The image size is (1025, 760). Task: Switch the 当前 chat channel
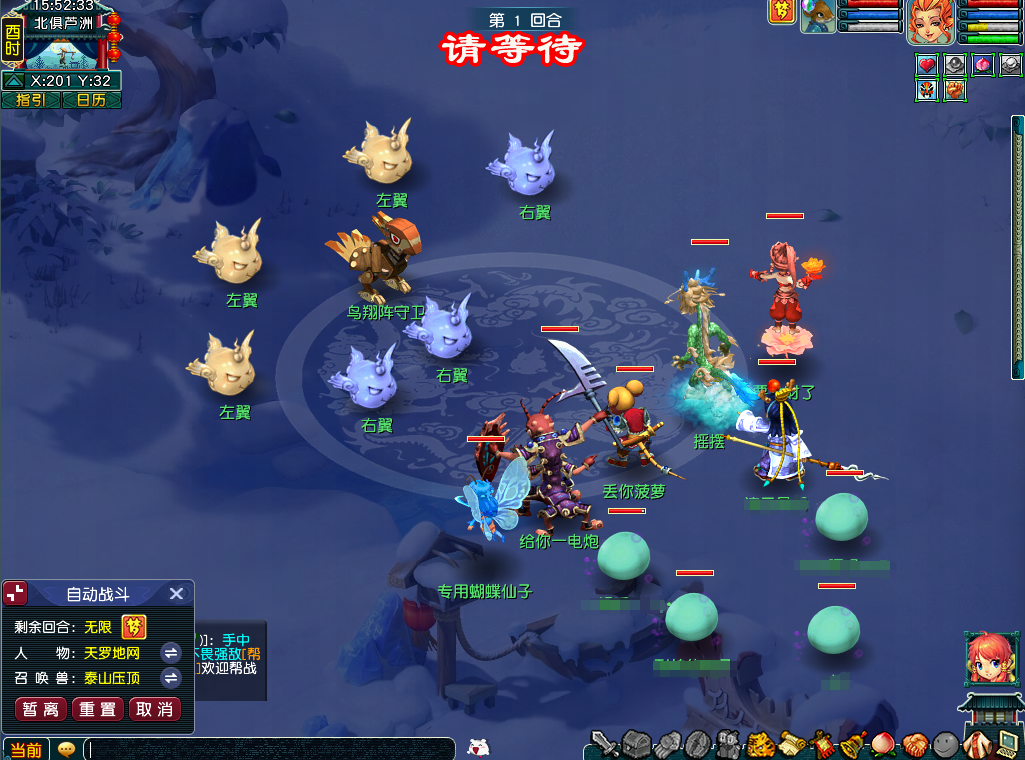tap(26, 749)
